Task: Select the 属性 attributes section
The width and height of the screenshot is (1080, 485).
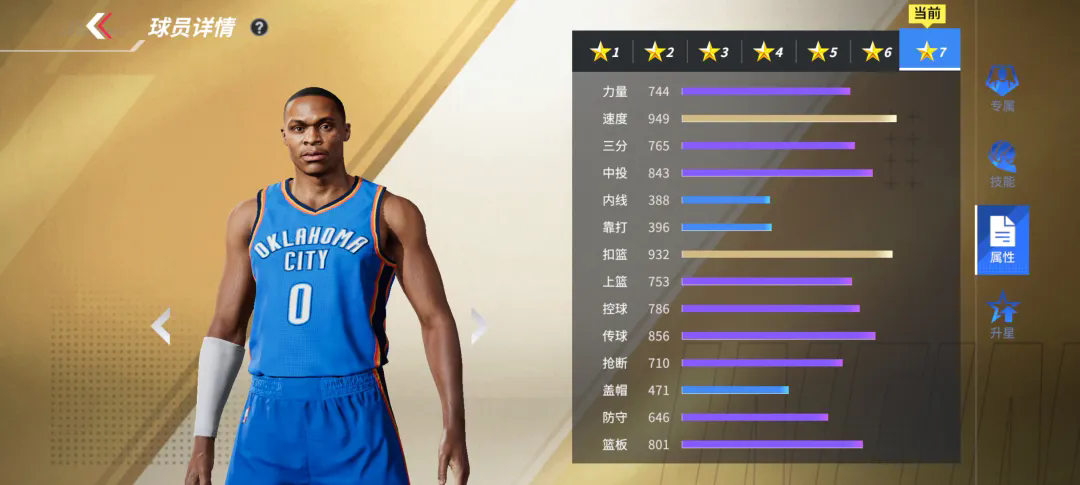Action: [1002, 240]
